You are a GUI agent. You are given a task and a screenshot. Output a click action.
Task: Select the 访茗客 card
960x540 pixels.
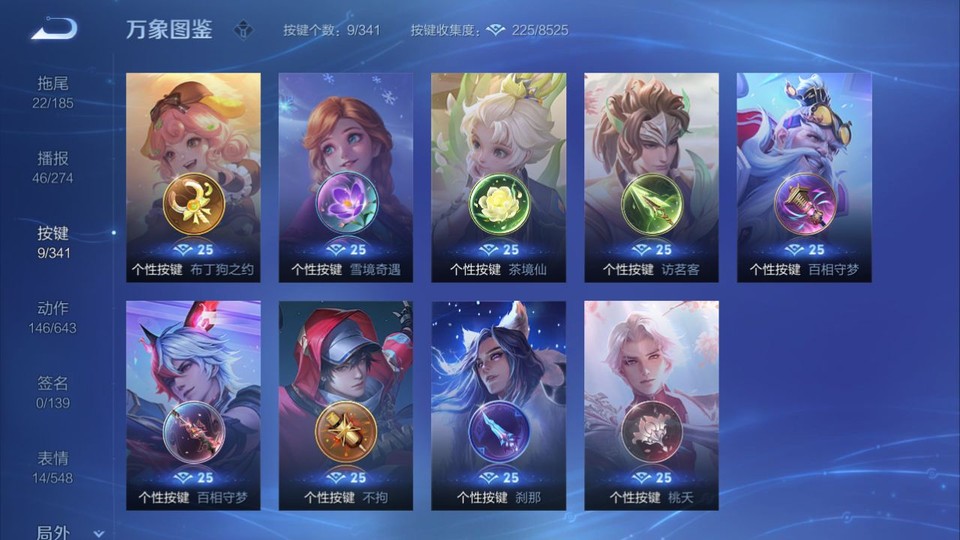tap(651, 177)
